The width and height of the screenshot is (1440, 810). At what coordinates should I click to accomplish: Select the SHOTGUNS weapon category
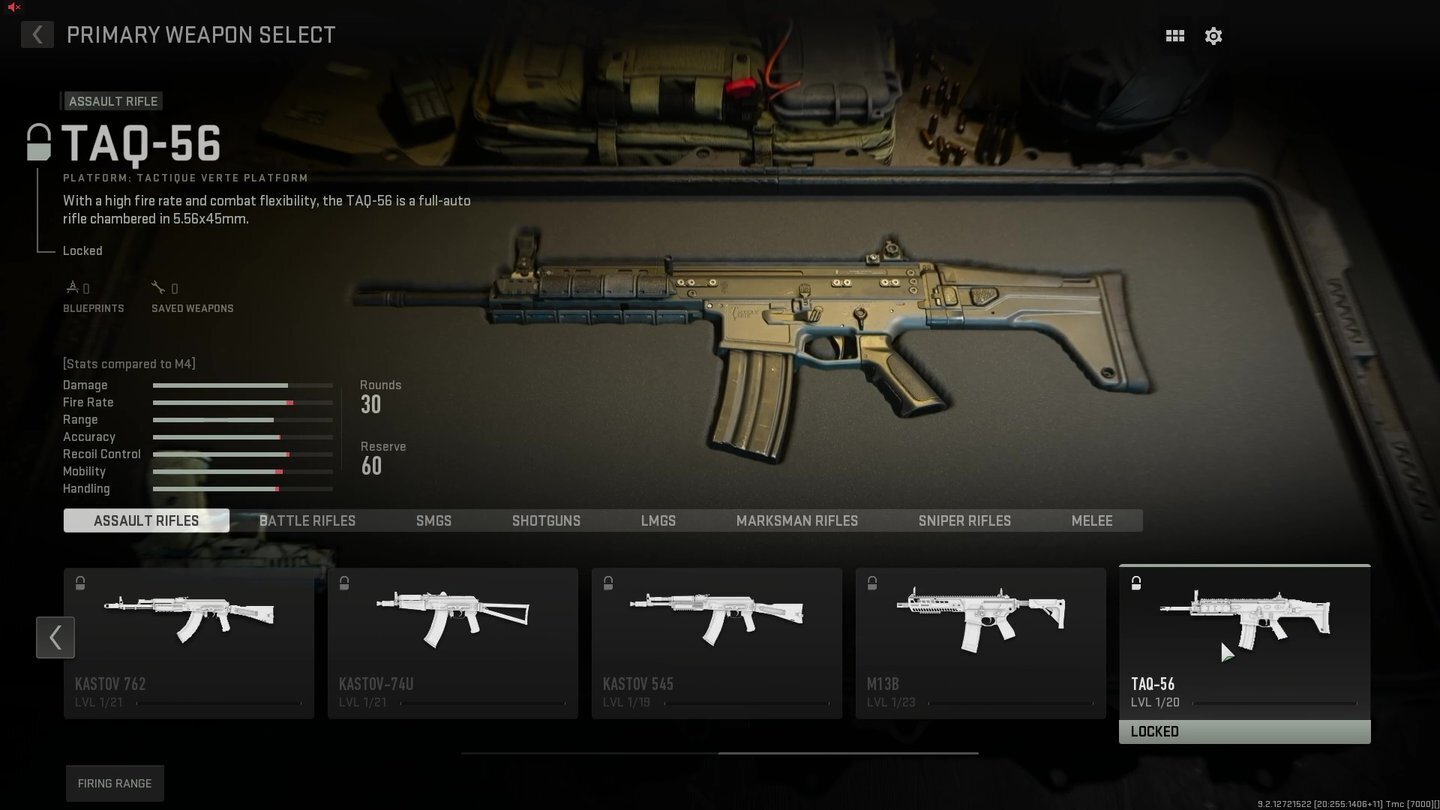(x=546, y=520)
